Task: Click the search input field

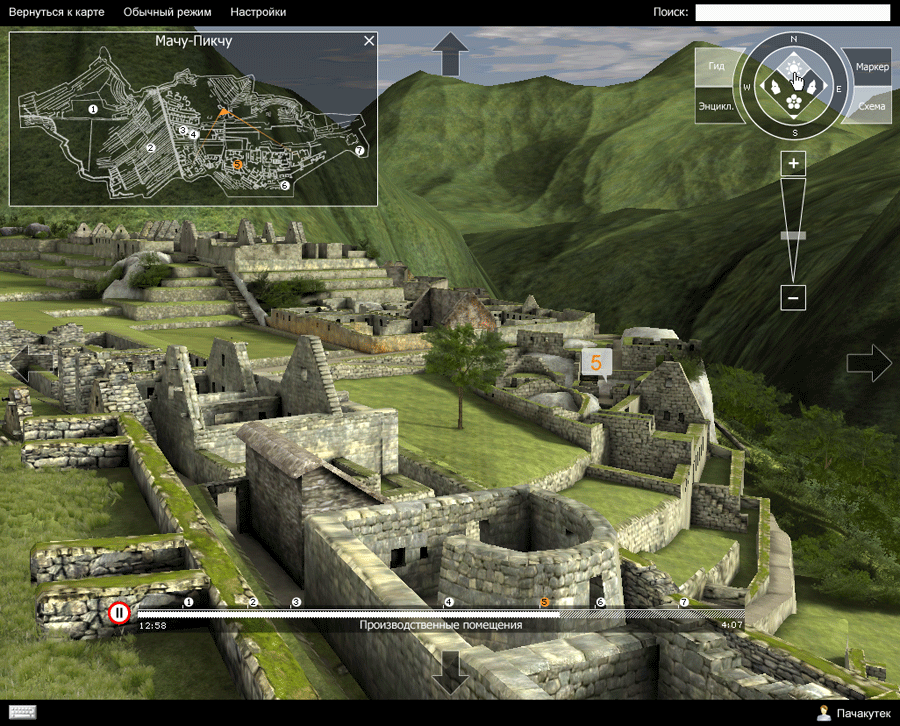Action: [x=792, y=12]
